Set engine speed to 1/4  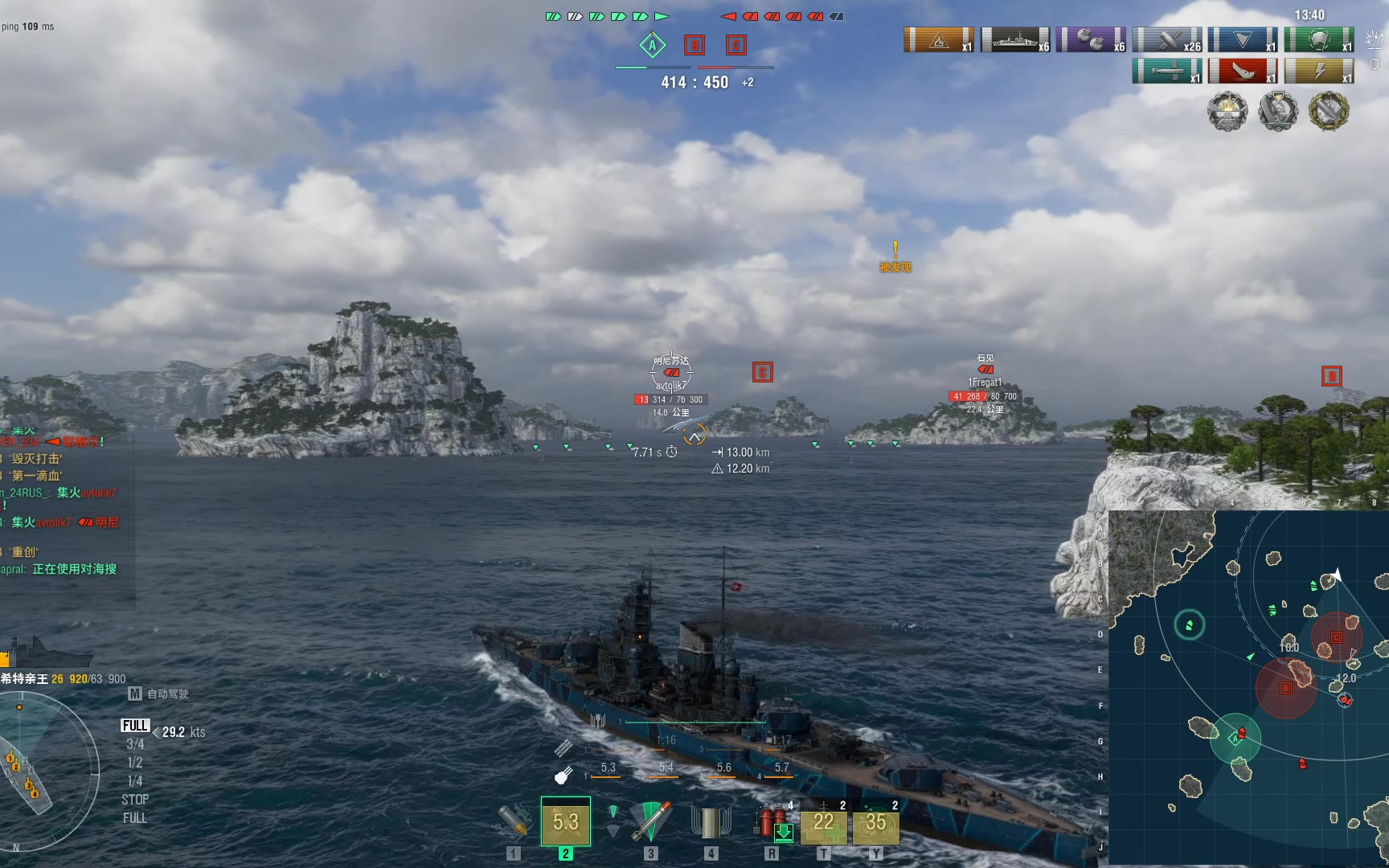click(x=135, y=781)
